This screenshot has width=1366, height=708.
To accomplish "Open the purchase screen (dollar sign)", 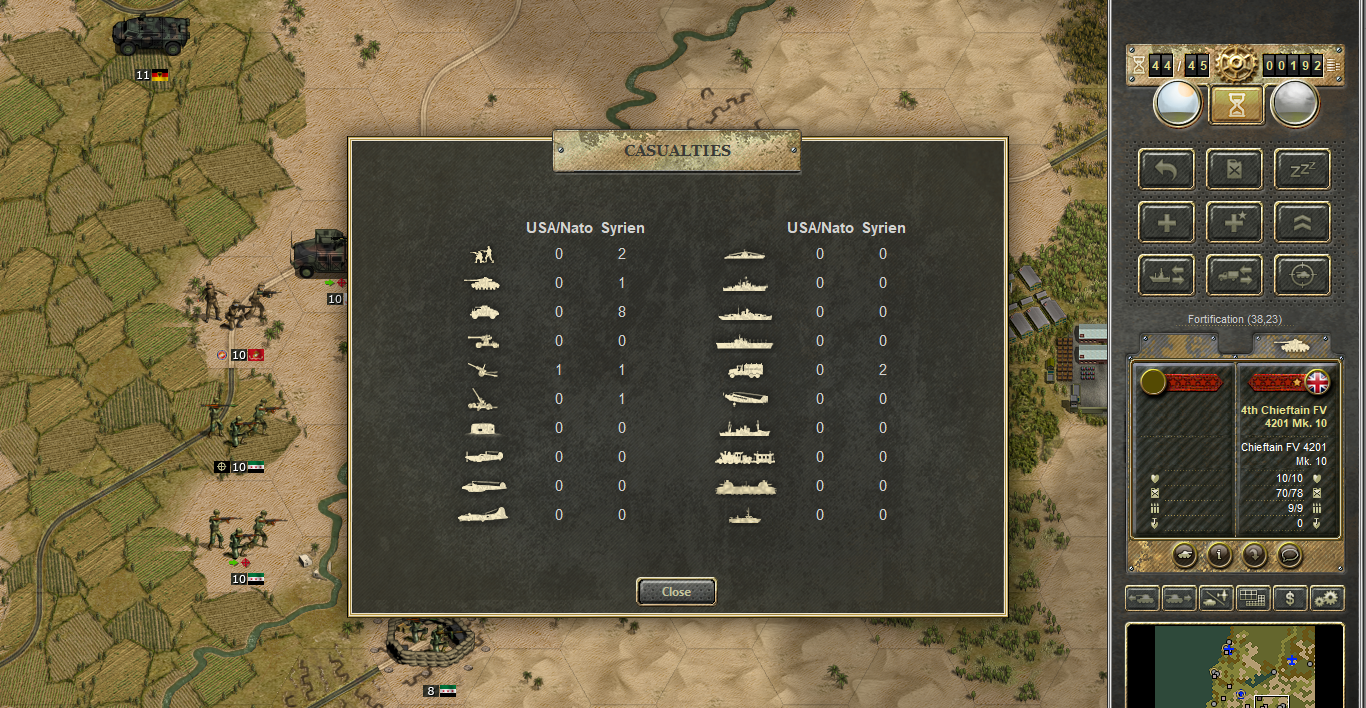I will tap(1290, 598).
